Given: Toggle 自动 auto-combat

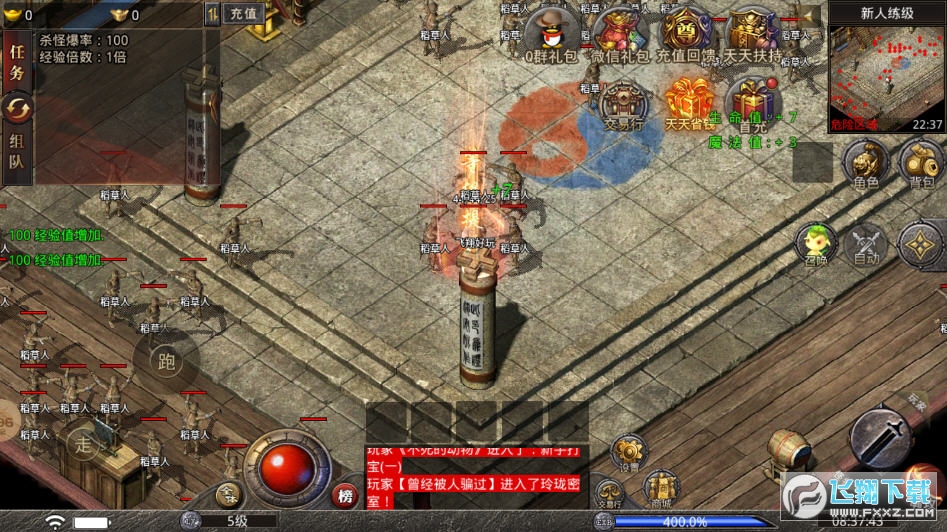Looking at the screenshot, I should 866,245.
